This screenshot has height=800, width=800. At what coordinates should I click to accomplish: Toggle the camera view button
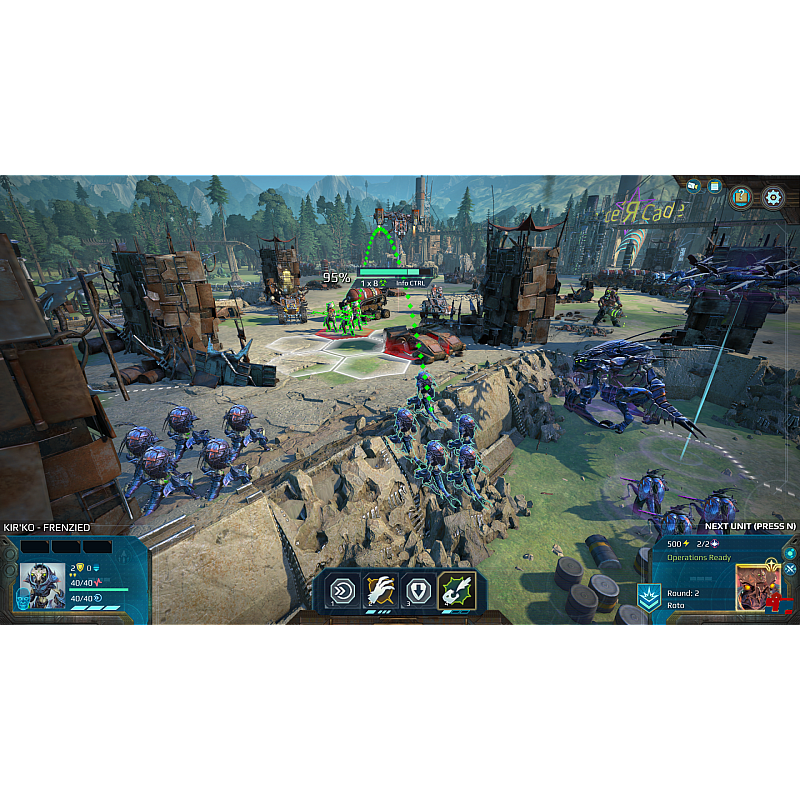tap(693, 186)
